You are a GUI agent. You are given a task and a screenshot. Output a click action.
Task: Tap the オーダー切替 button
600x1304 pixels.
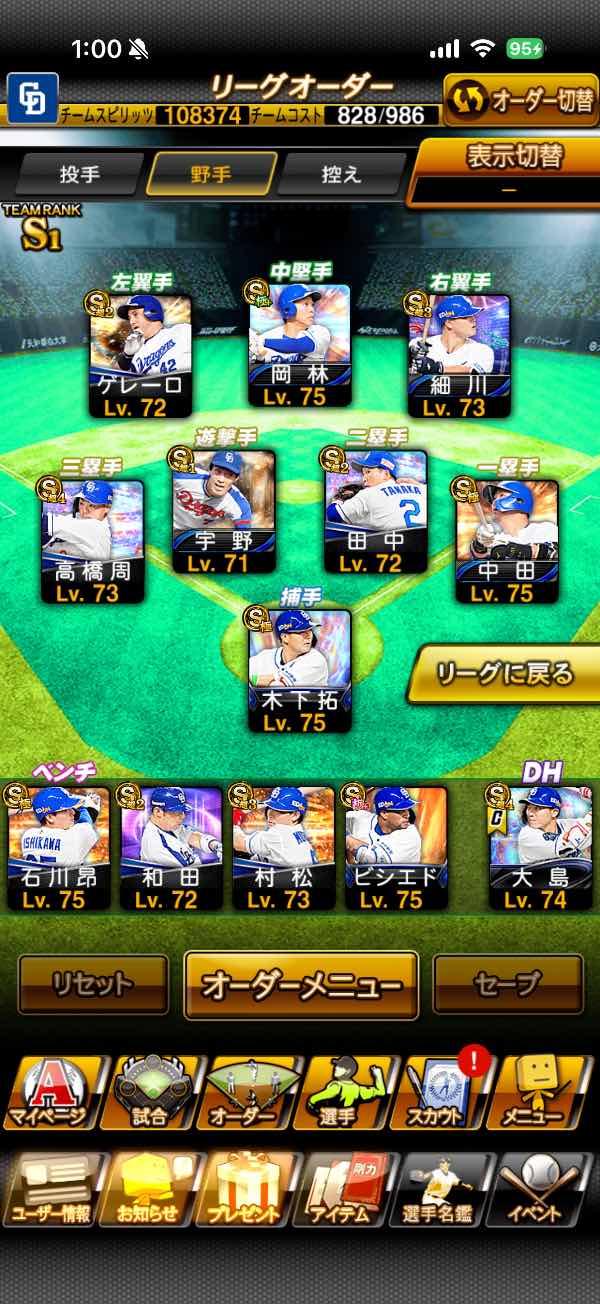(520, 102)
